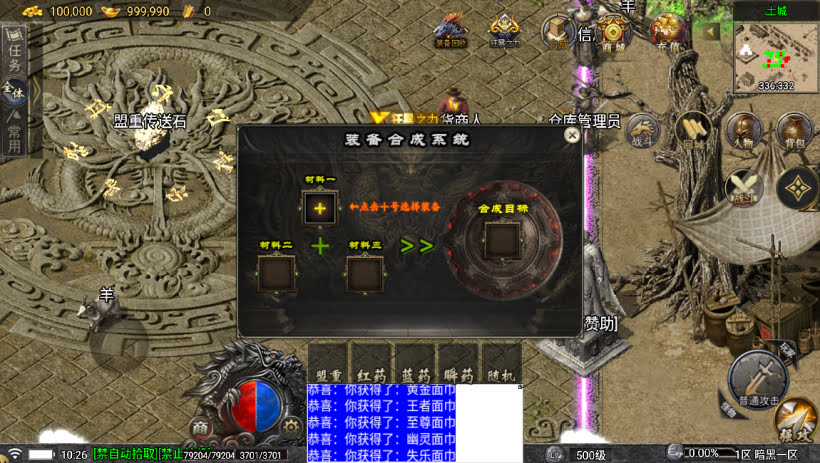Open the 商城 shop
820x463 pixels.
click(x=614, y=32)
